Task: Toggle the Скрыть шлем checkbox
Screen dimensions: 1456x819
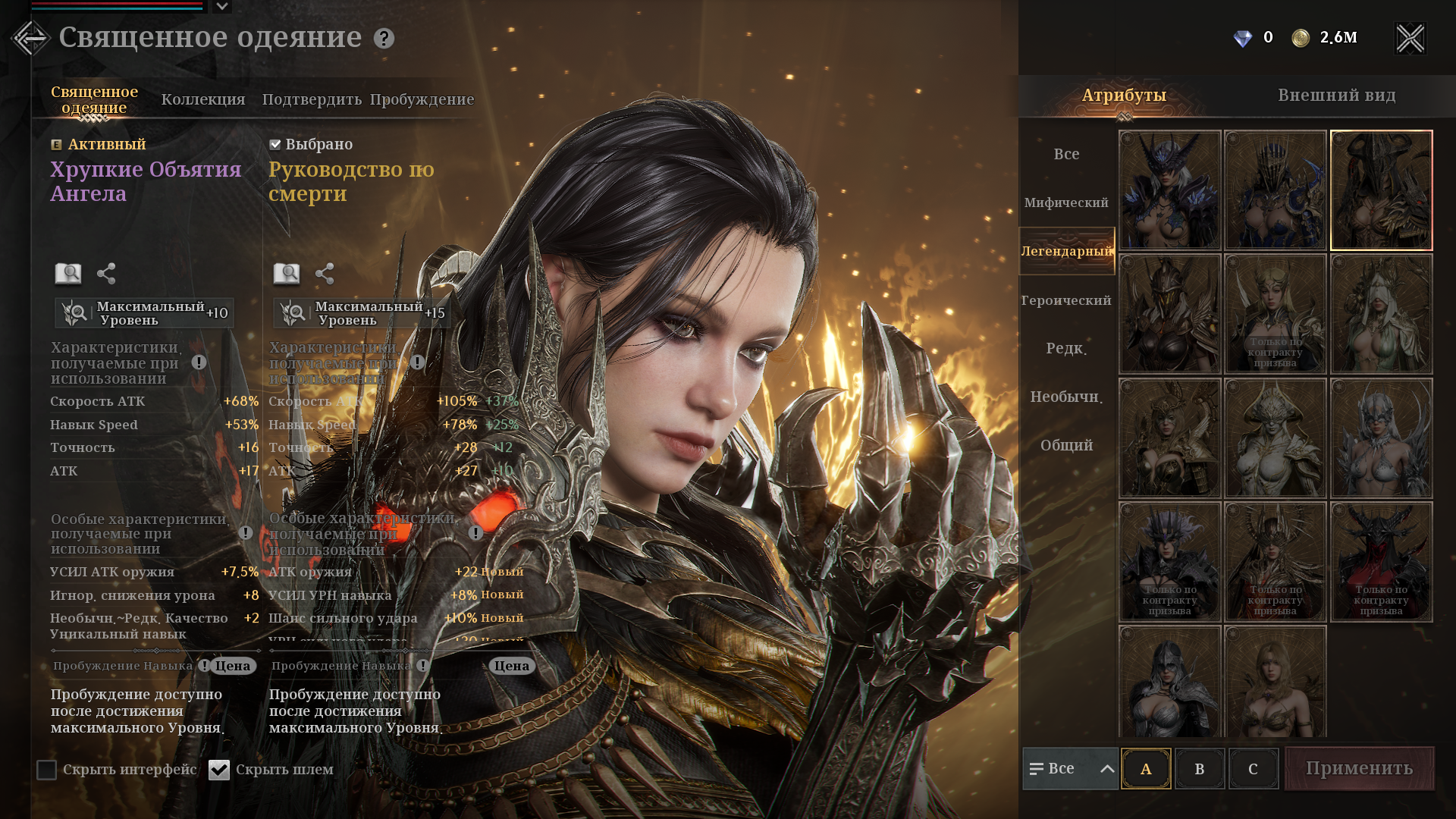Action: tap(219, 770)
